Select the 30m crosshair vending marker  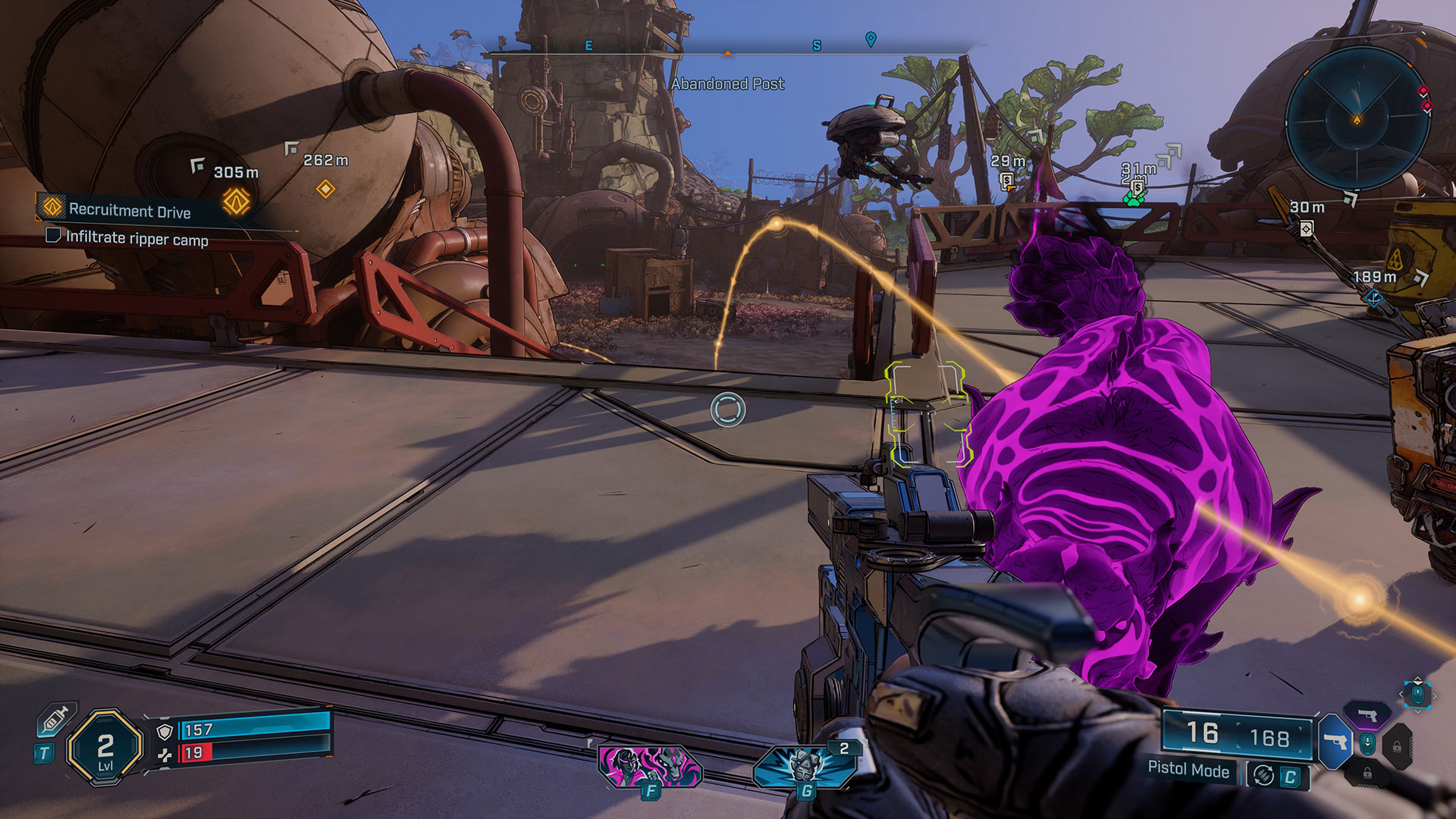[1307, 228]
